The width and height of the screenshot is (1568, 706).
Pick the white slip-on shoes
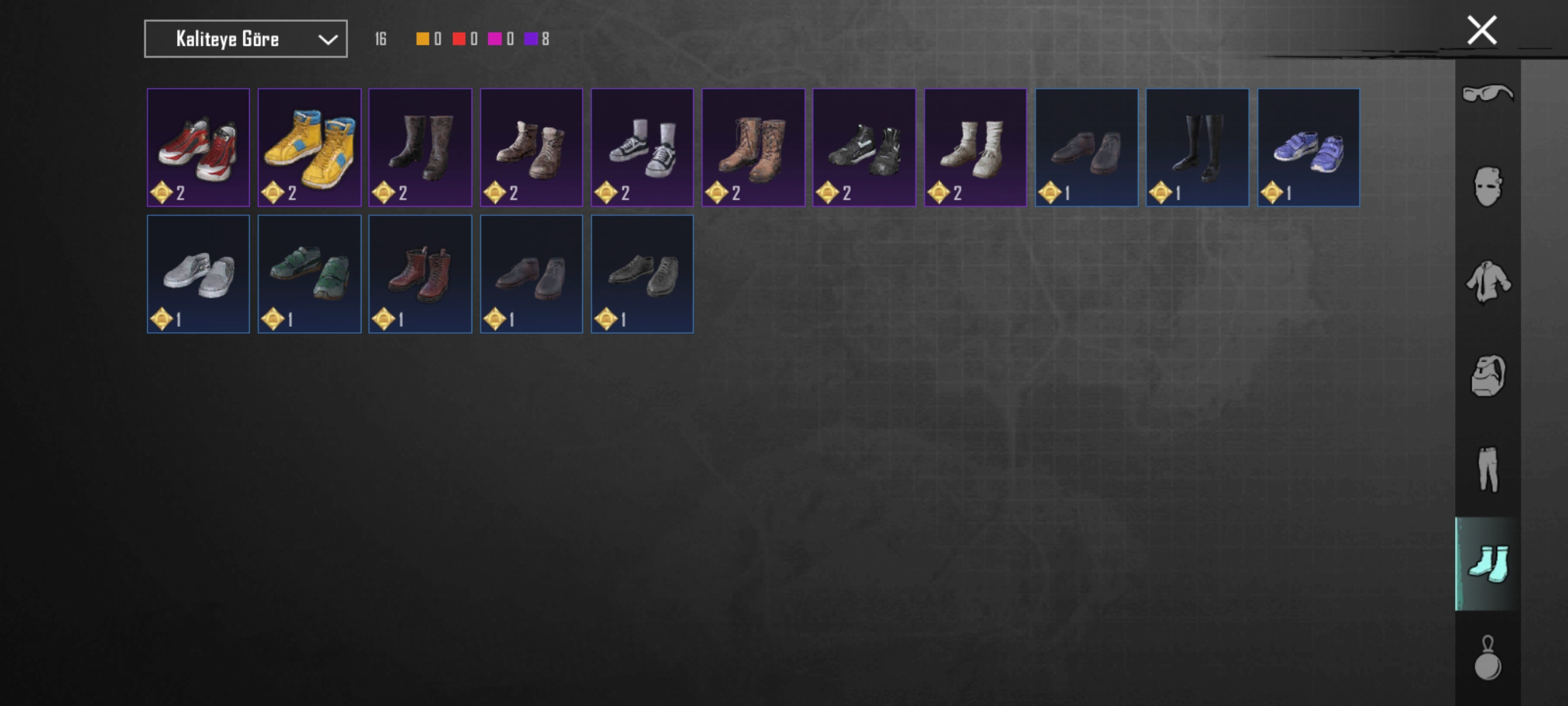point(198,274)
